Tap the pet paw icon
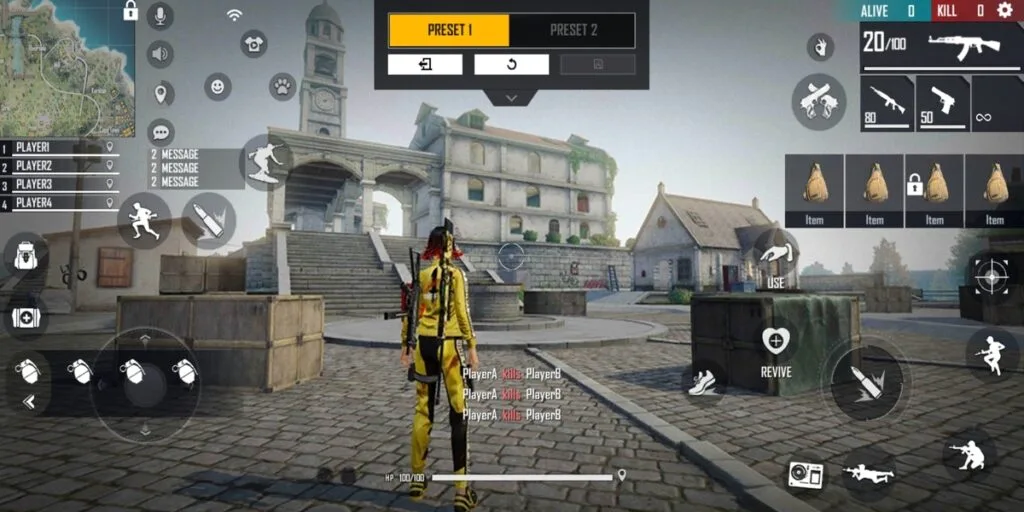The width and height of the screenshot is (1024, 512). tap(282, 86)
